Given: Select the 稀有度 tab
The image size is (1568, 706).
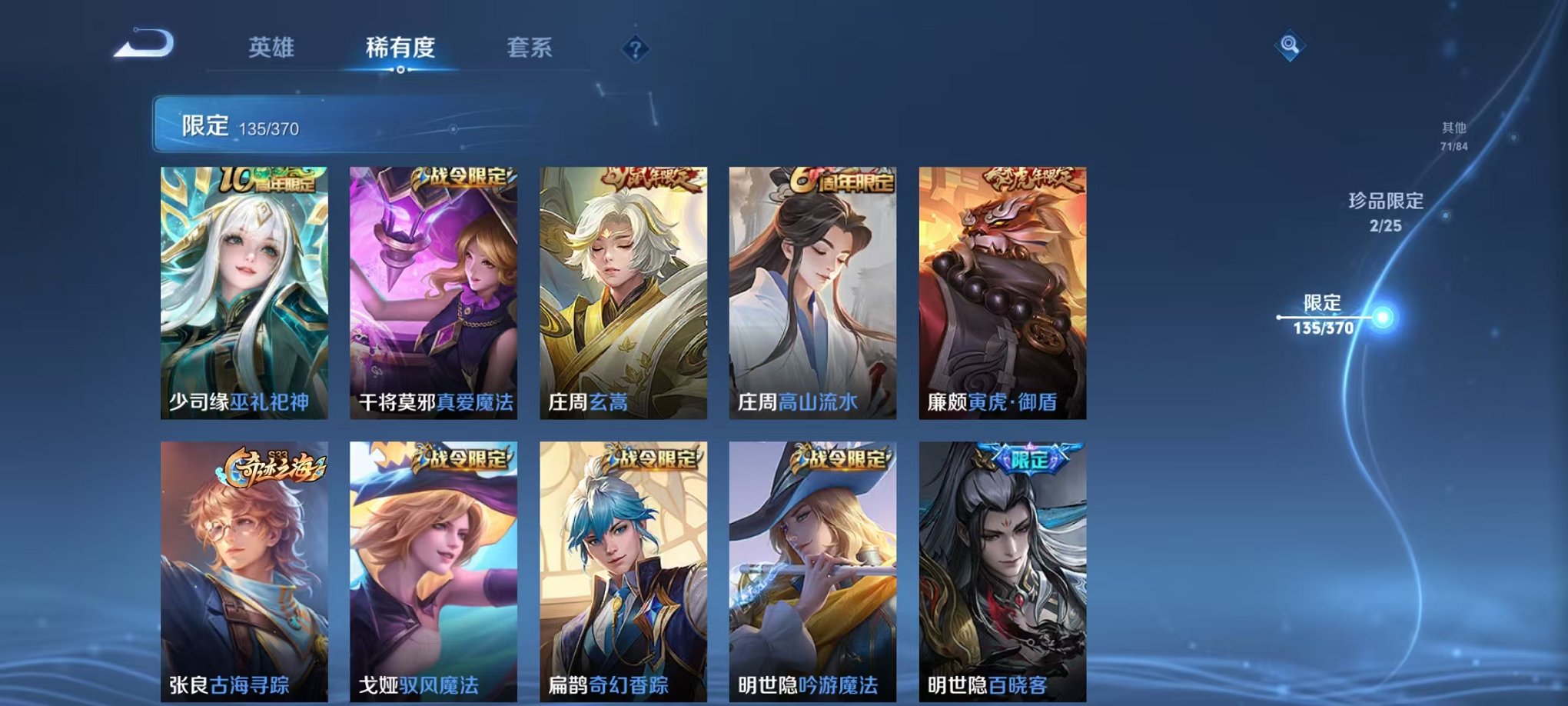Looking at the screenshot, I should click(401, 46).
